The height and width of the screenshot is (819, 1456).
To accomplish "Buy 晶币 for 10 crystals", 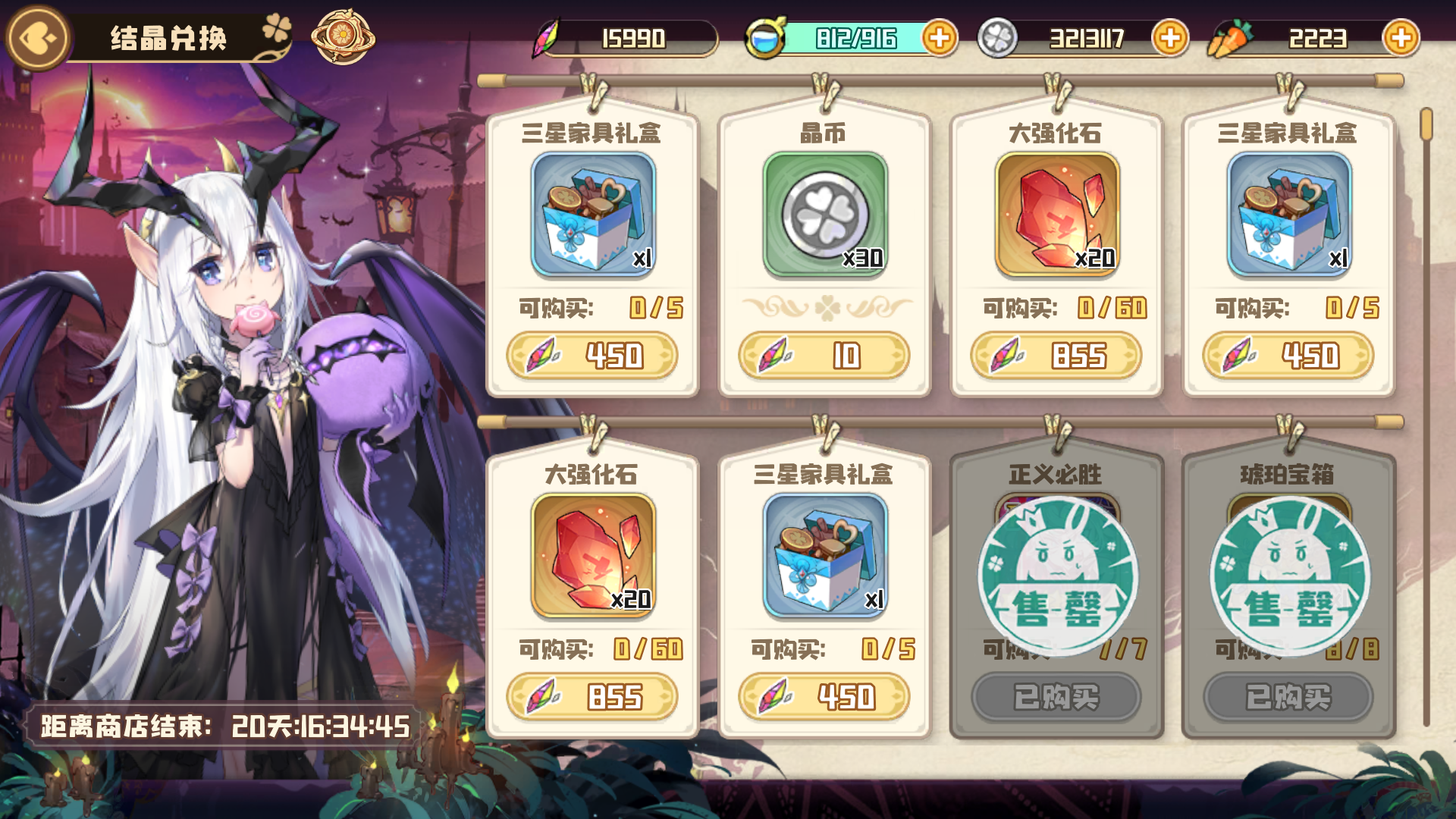I will pos(824,354).
